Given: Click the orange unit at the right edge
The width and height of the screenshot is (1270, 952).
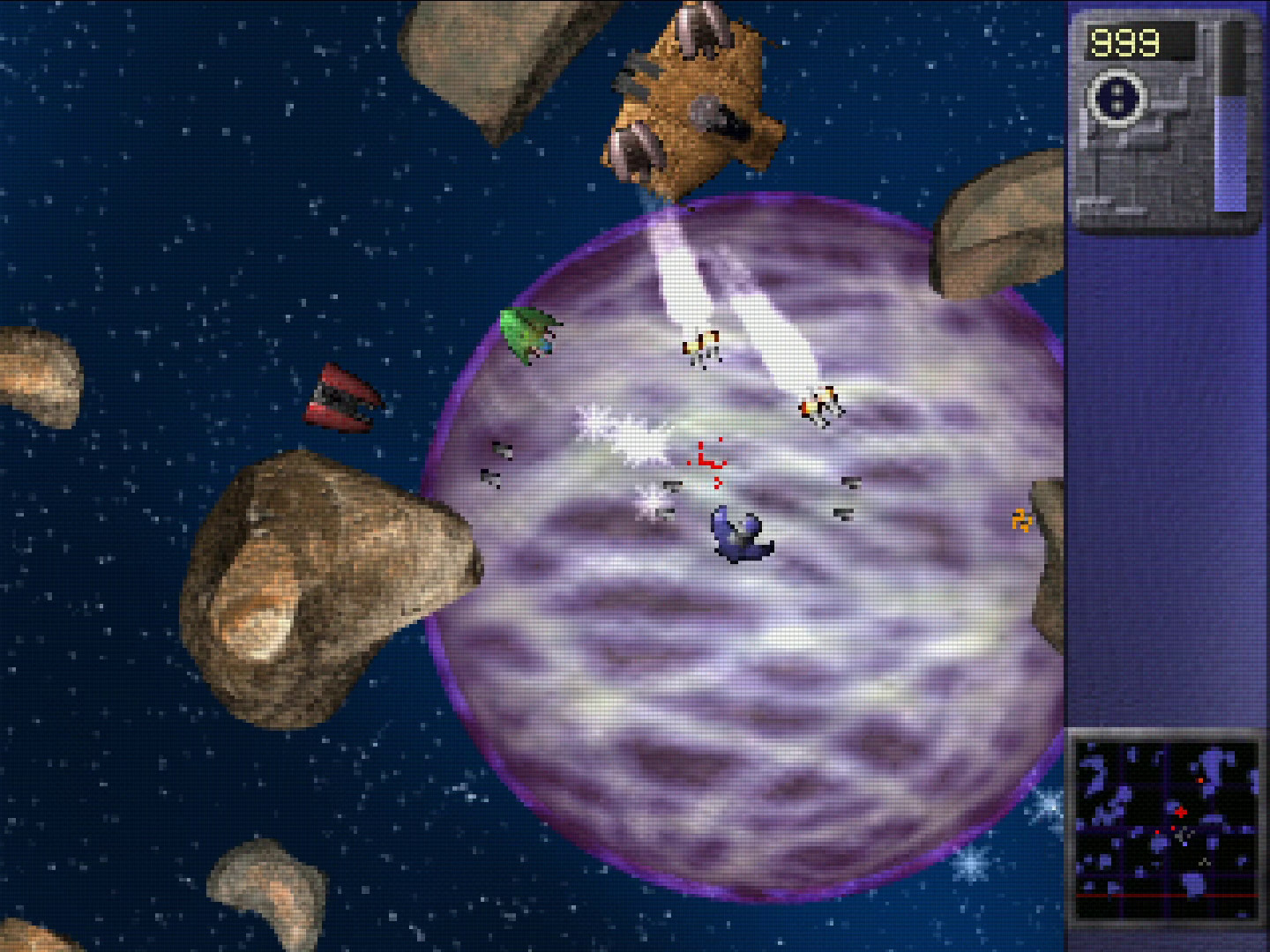Looking at the screenshot, I should tap(1020, 522).
